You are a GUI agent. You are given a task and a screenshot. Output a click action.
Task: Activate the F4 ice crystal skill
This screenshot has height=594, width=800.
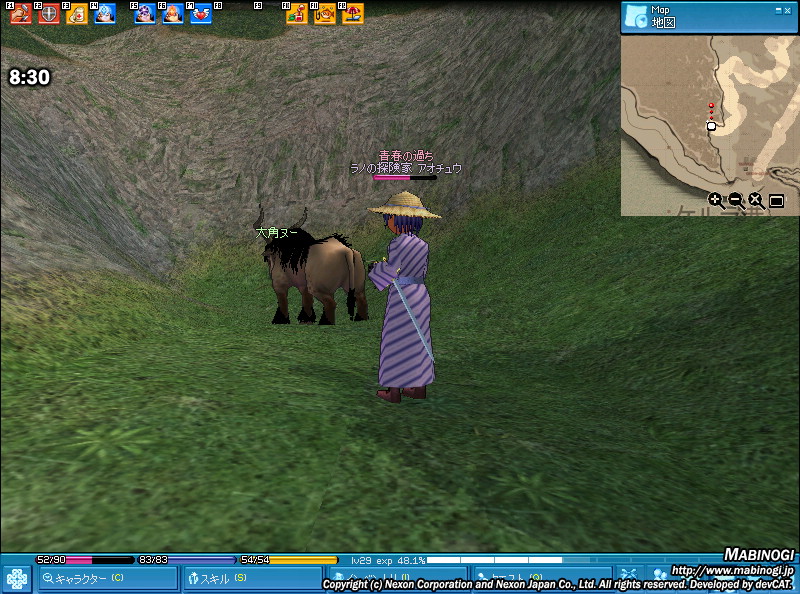pos(105,14)
